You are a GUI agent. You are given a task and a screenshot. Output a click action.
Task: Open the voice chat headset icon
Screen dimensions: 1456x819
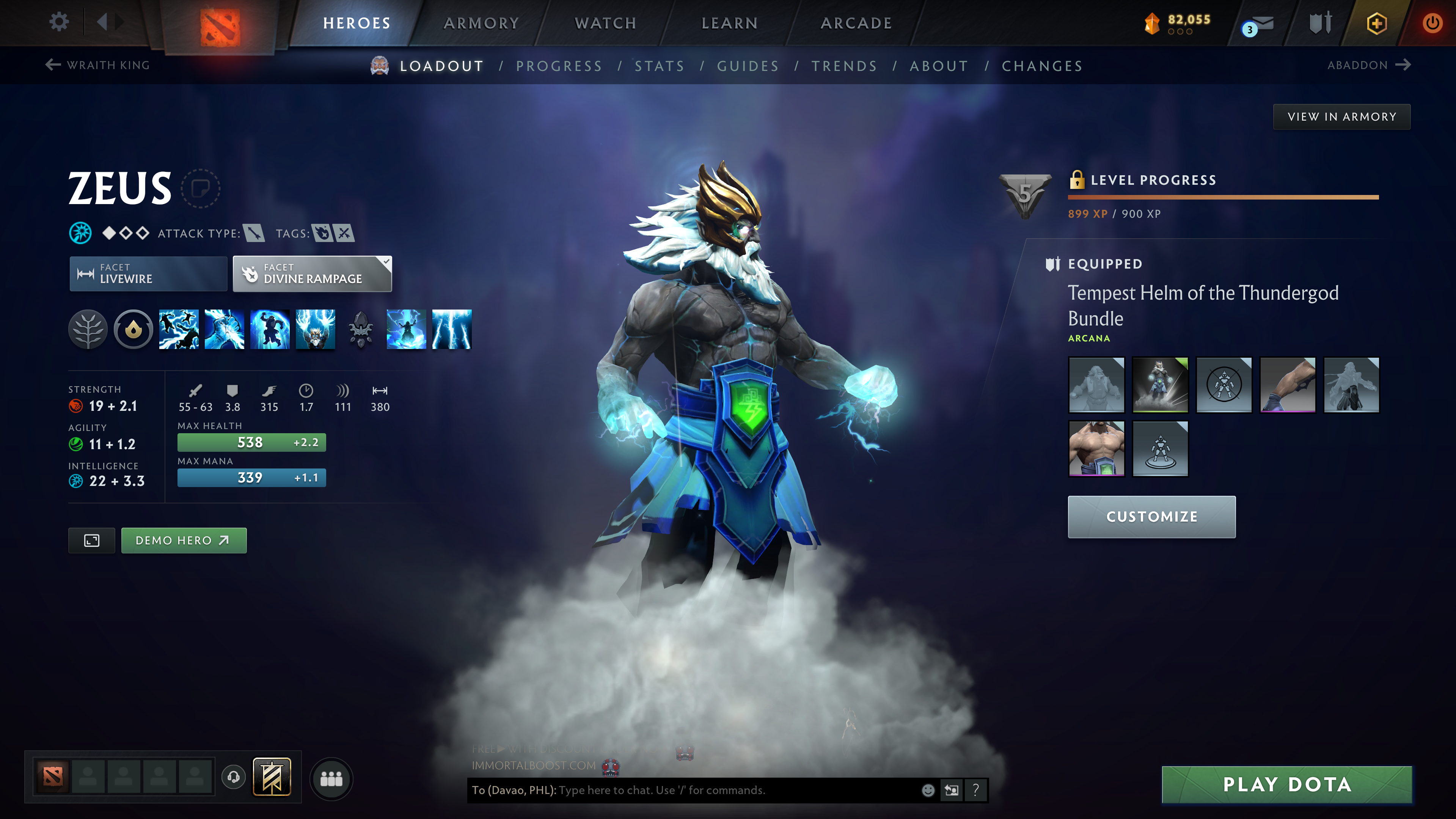(232, 777)
